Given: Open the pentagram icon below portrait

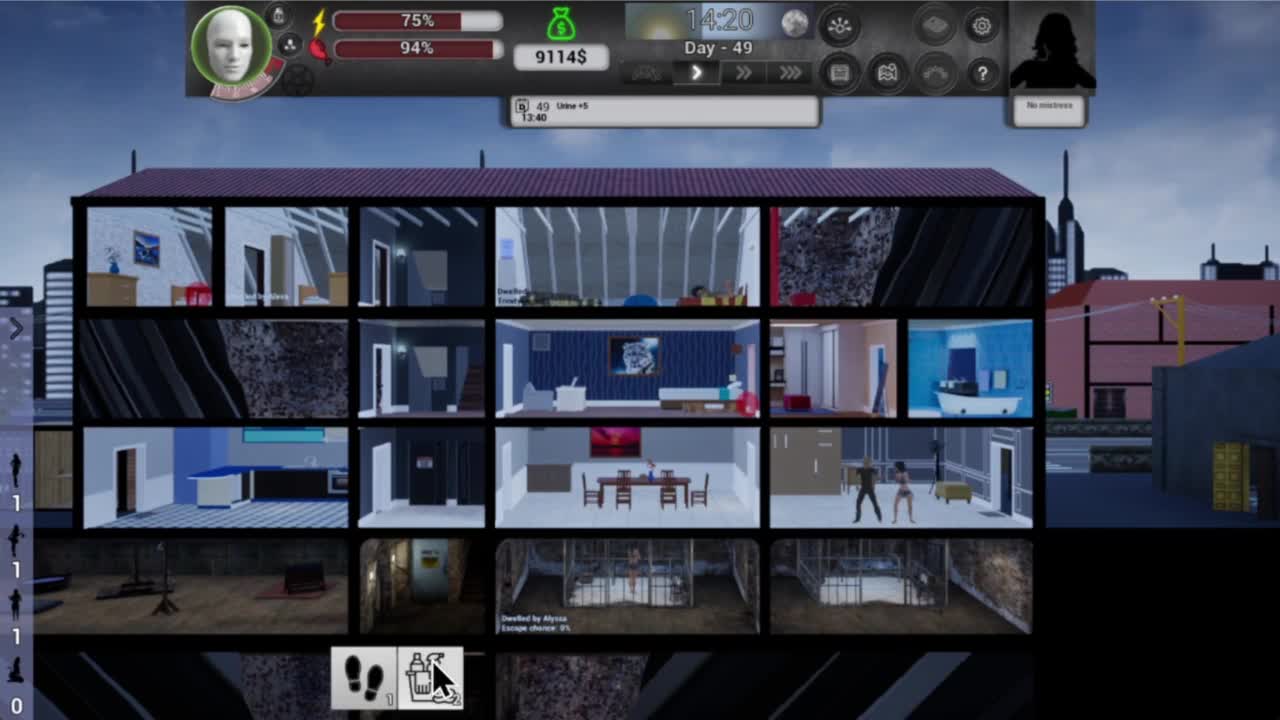Looking at the screenshot, I should tap(297, 80).
